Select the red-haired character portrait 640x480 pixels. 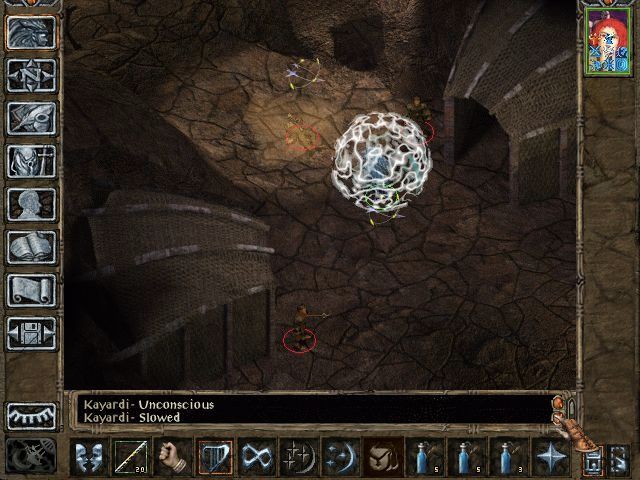point(607,41)
